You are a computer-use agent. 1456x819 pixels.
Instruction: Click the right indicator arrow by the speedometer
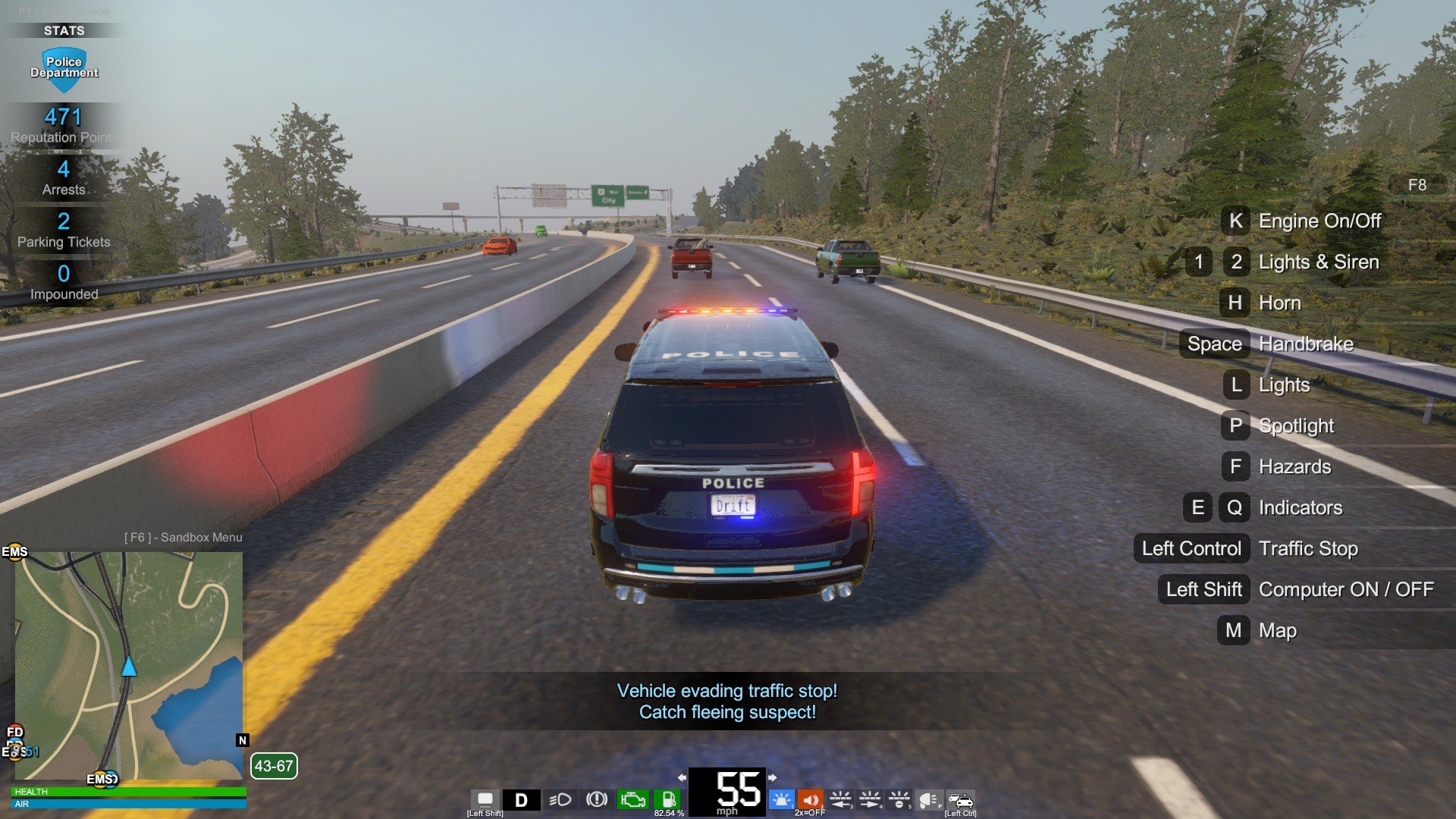[772, 777]
